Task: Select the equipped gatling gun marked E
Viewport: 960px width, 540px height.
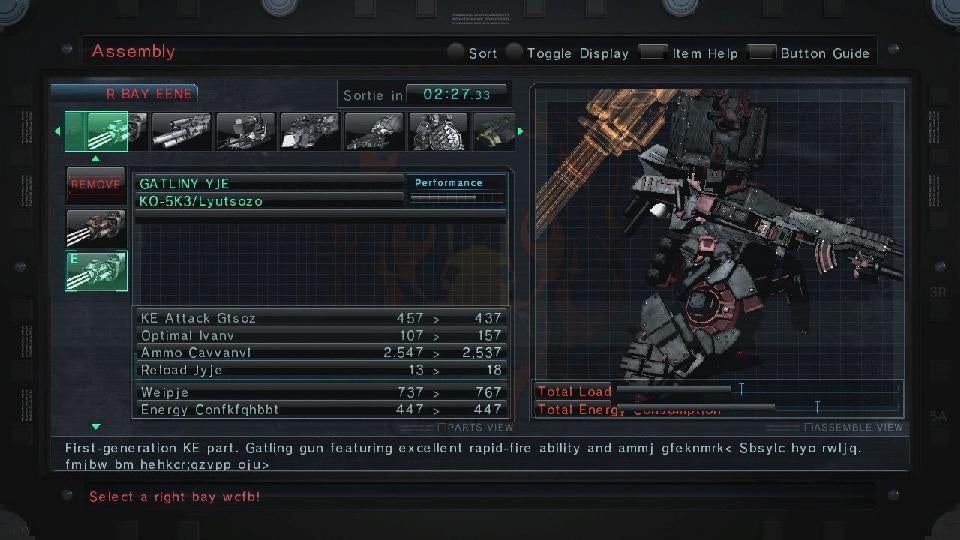Action: click(x=96, y=271)
